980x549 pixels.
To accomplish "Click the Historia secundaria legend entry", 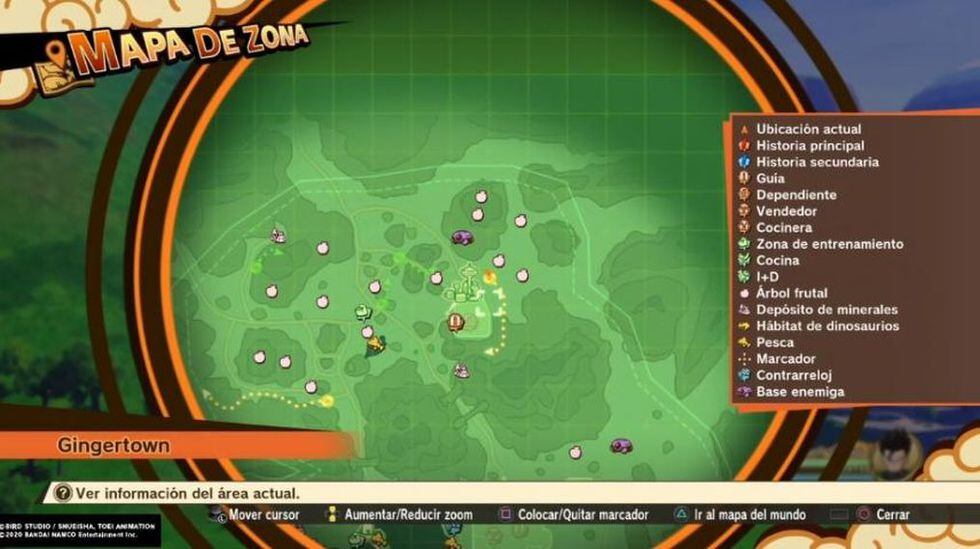I will [x=817, y=162].
